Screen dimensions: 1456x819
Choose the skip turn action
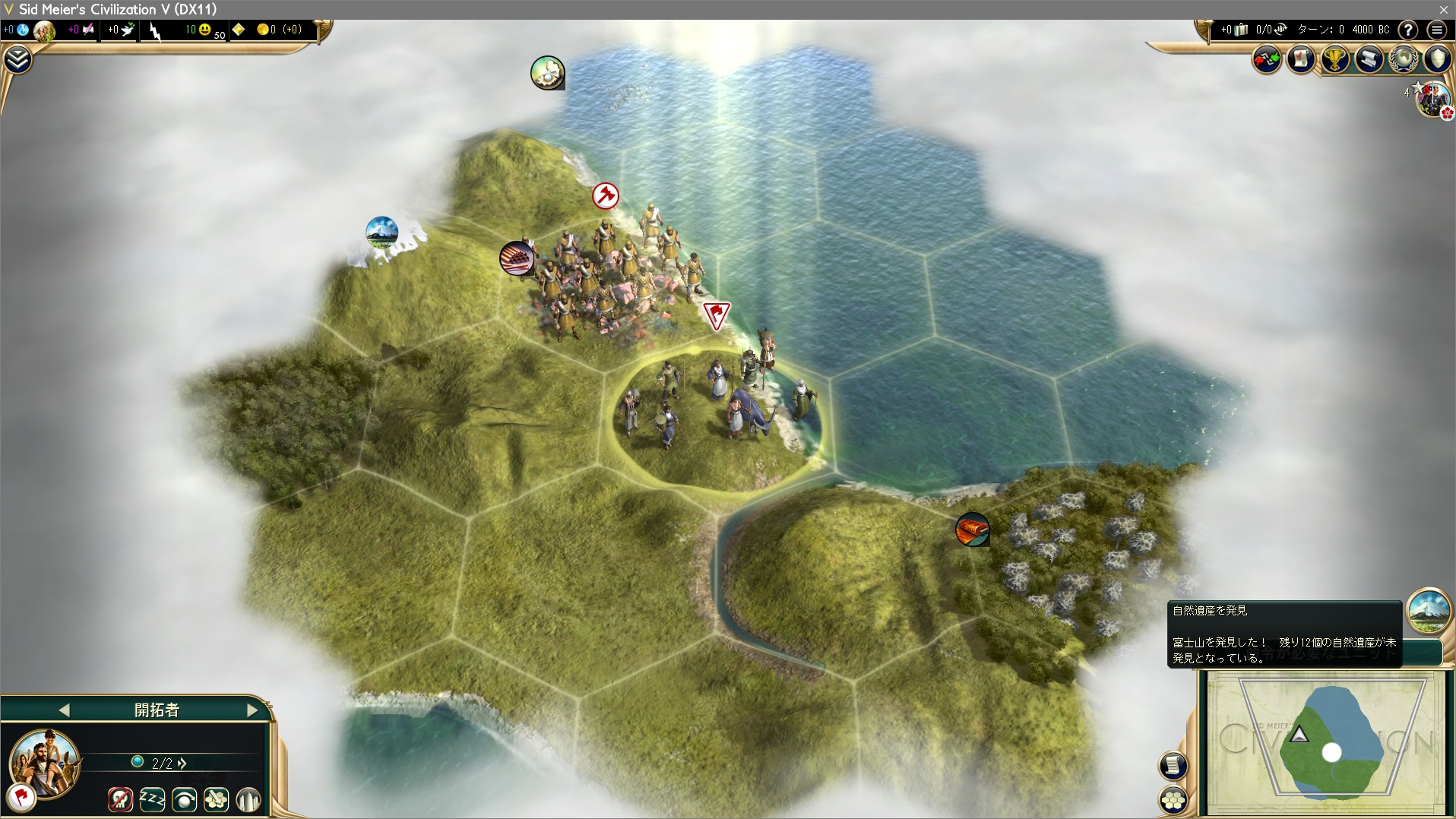tap(185, 799)
